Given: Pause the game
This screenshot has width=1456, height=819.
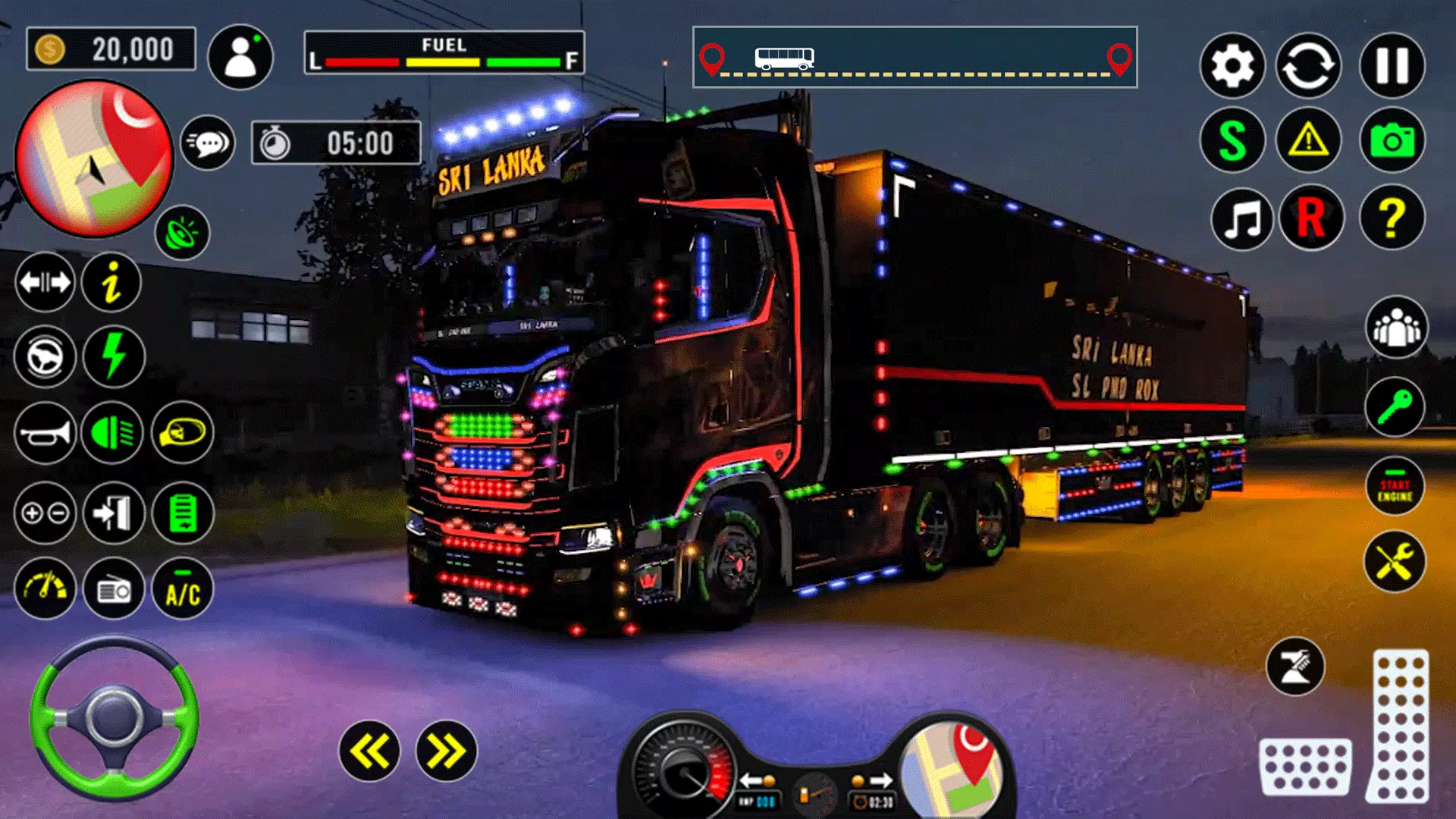Looking at the screenshot, I should (1392, 66).
